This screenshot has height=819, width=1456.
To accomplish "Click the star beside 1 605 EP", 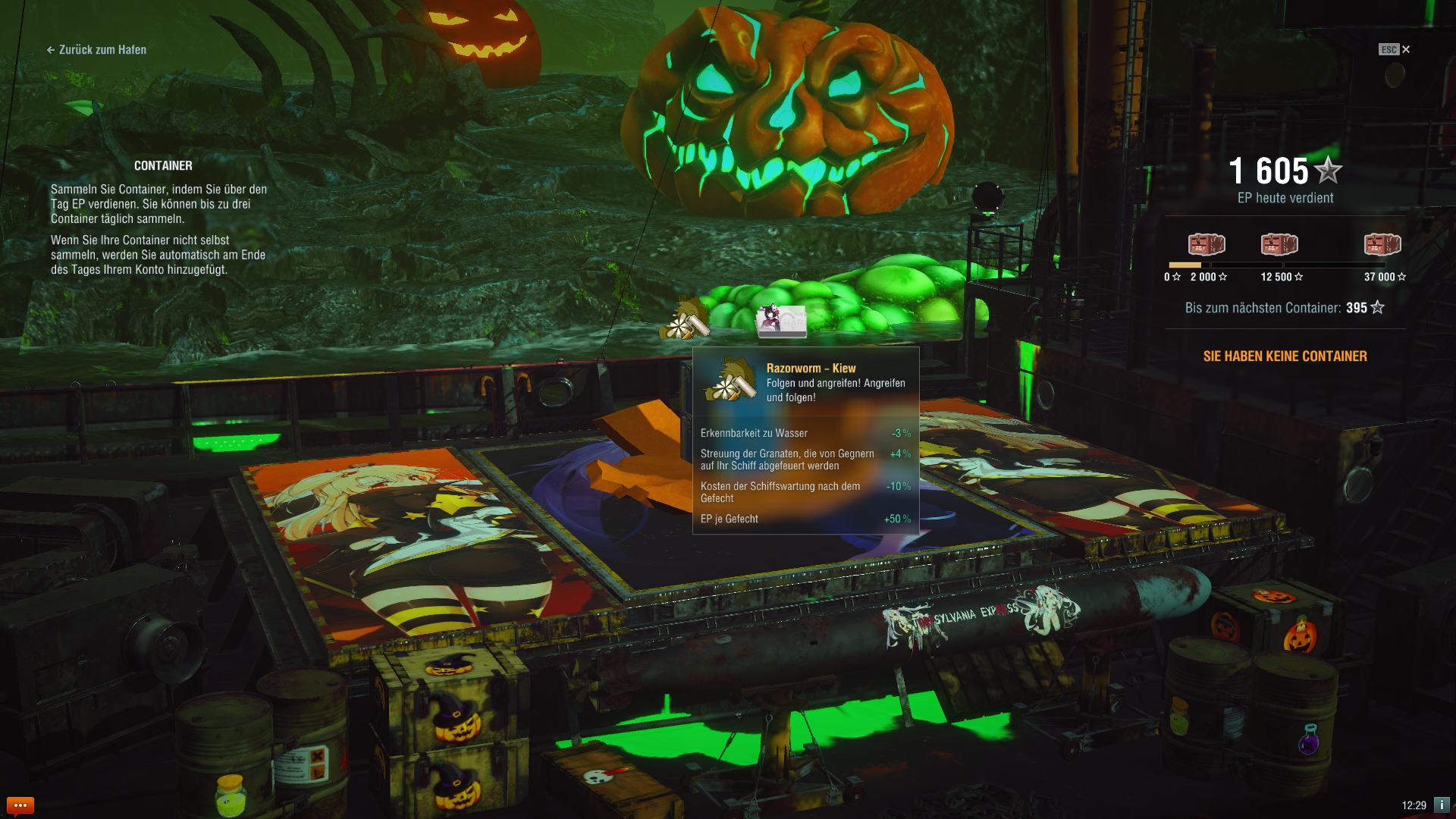I will (1328, 171).
